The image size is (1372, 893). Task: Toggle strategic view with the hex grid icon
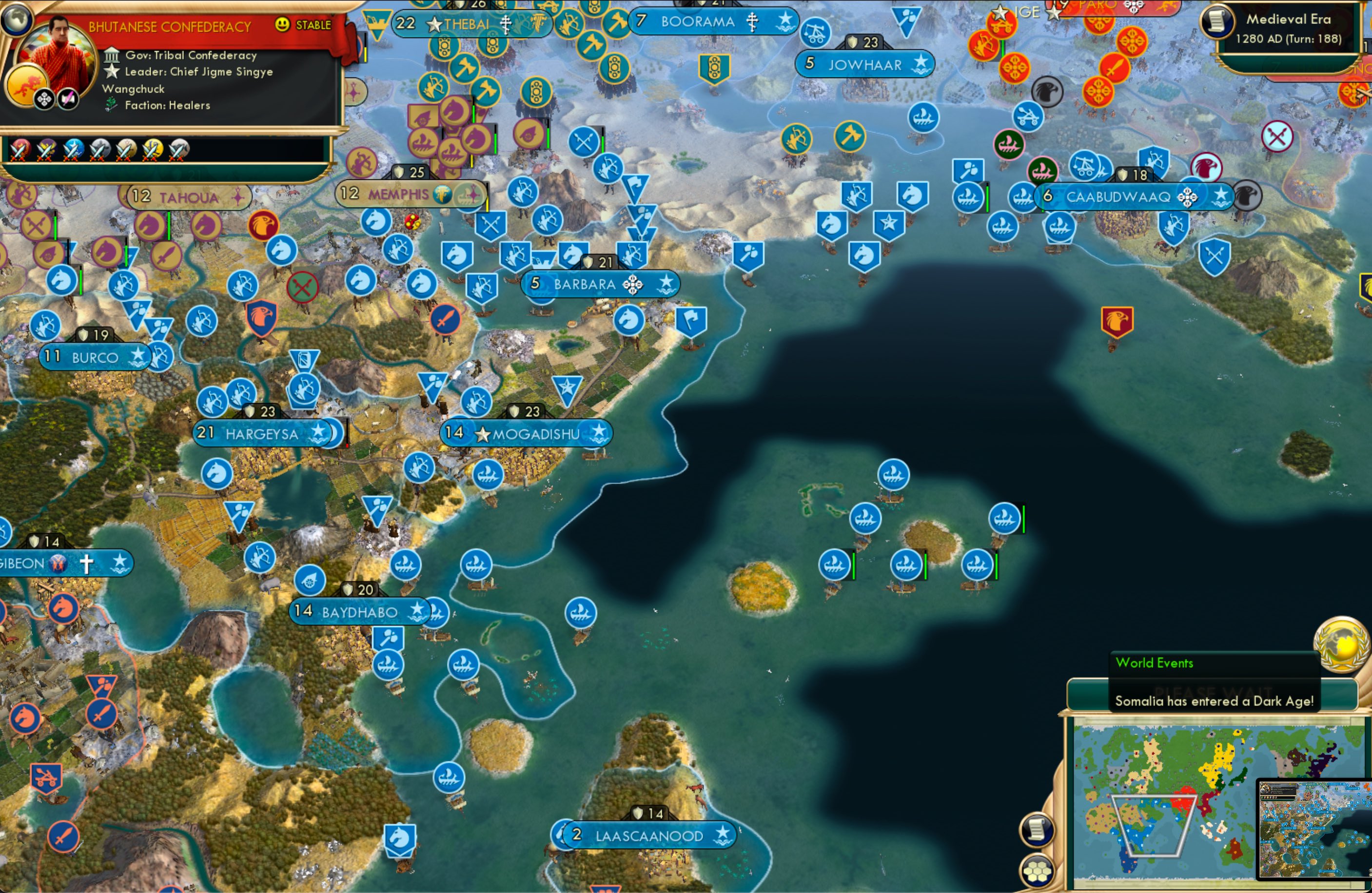click(x=1038, y=872)
